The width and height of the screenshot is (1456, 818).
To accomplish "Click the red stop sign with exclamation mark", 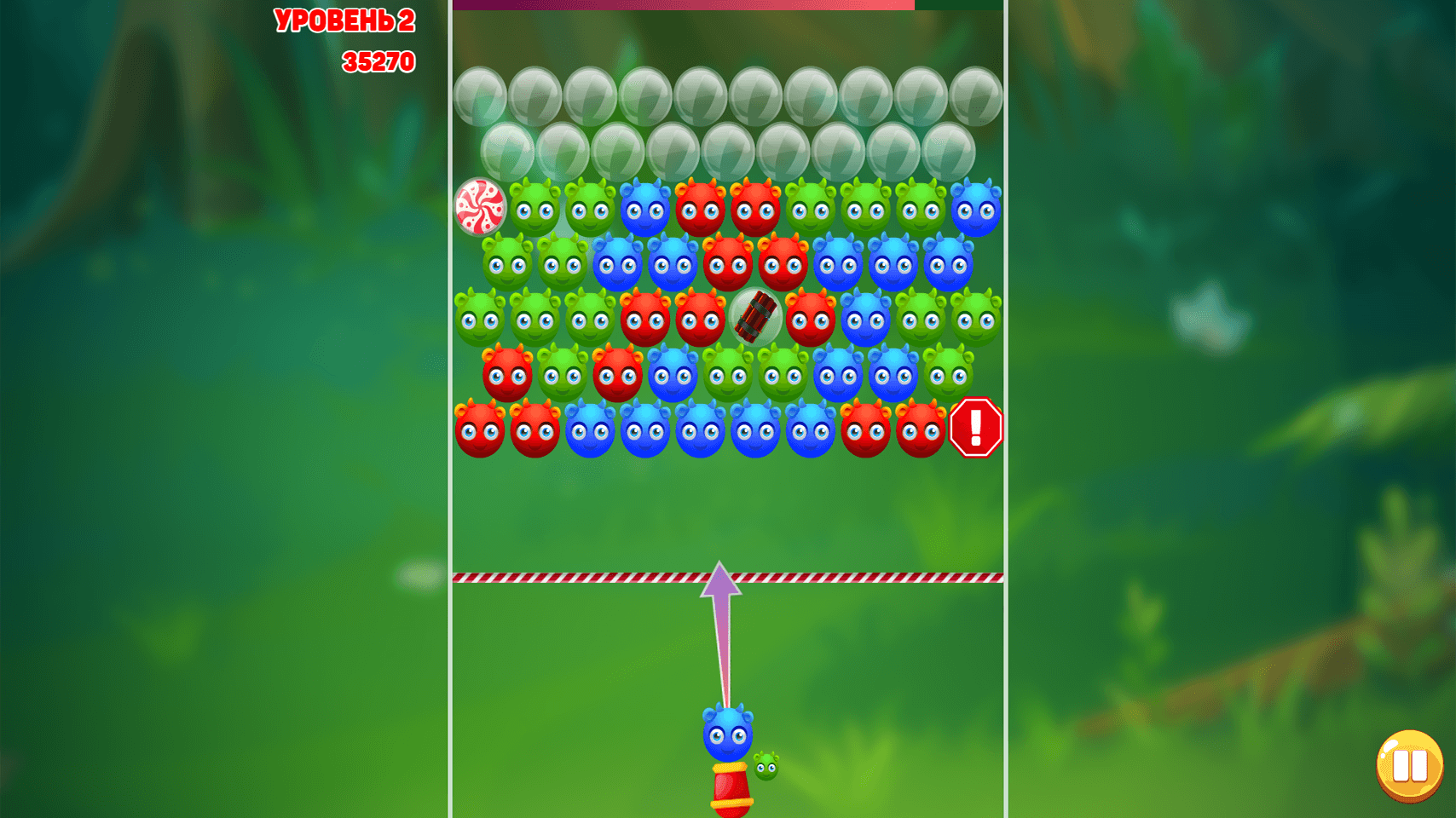I will [974, 428].
